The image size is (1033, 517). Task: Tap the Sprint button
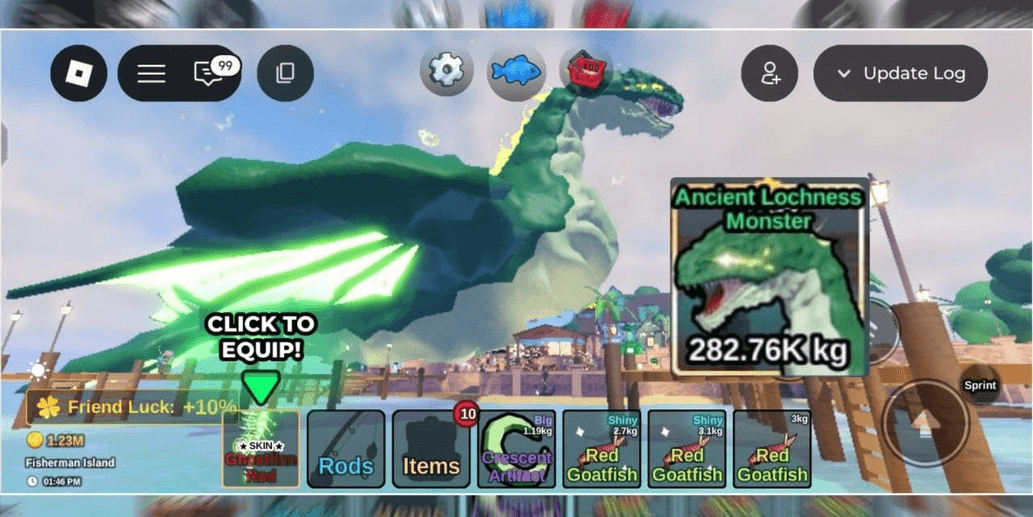click(980, 385)
